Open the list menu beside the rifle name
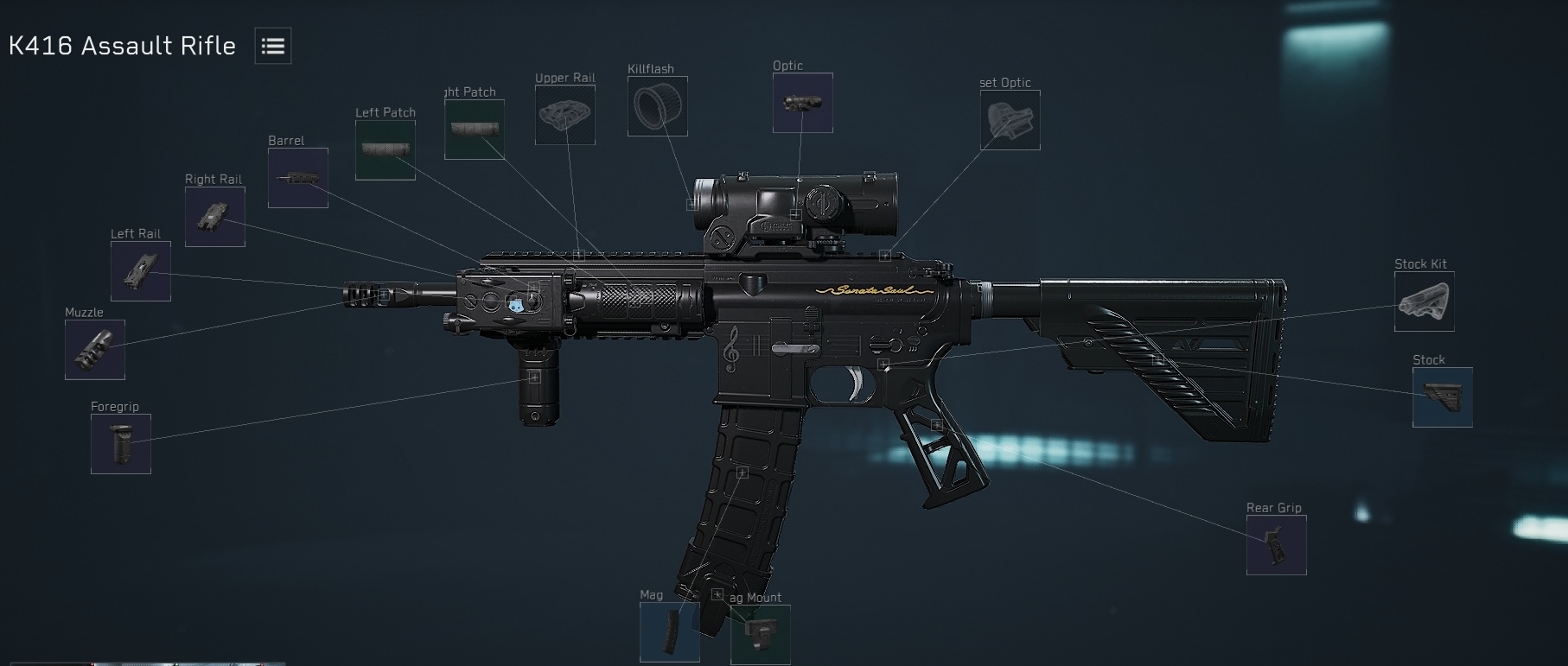 point(272,46)
